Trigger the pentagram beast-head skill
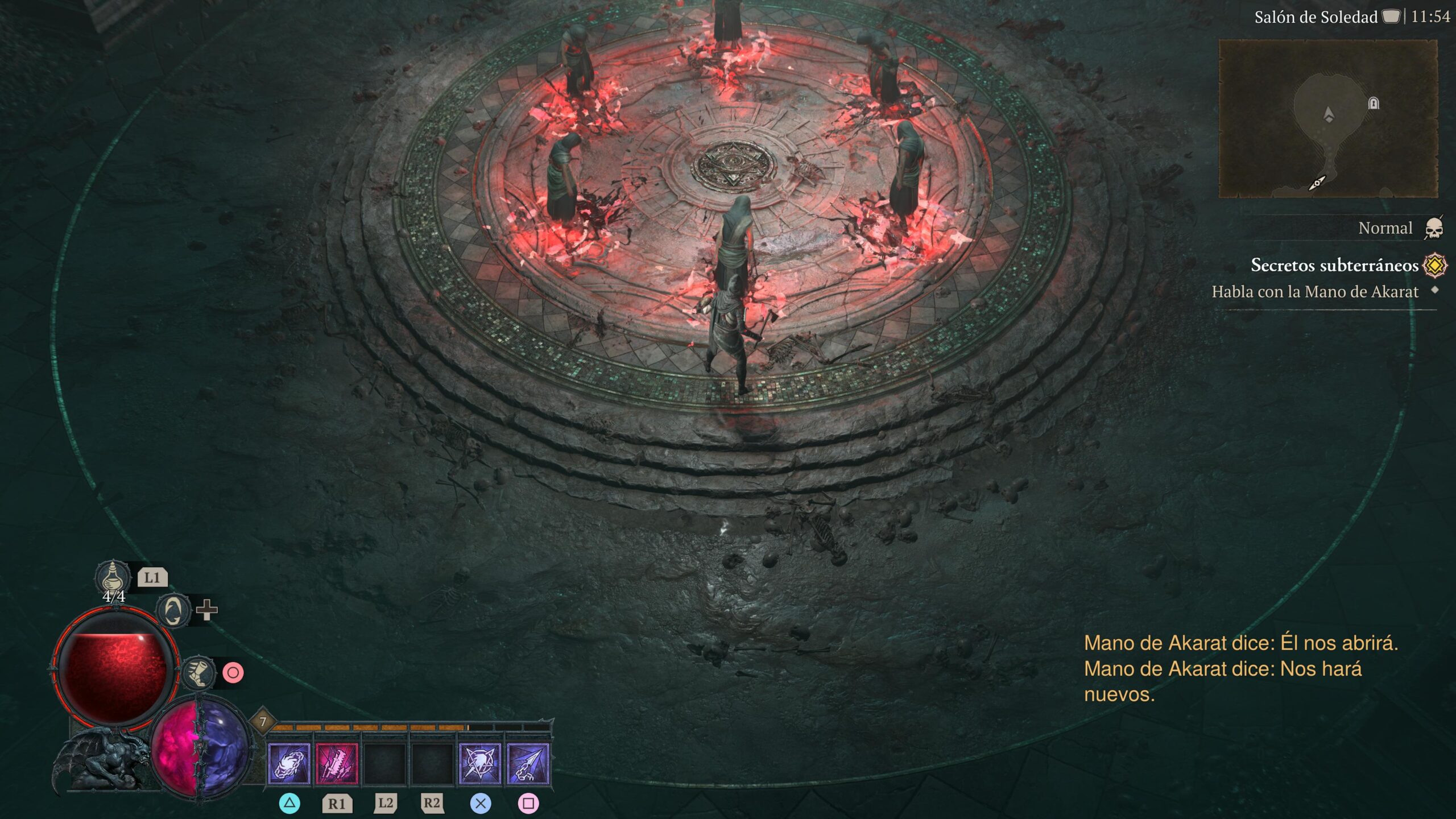This screenshot has width=1456, height=819. 480,764
